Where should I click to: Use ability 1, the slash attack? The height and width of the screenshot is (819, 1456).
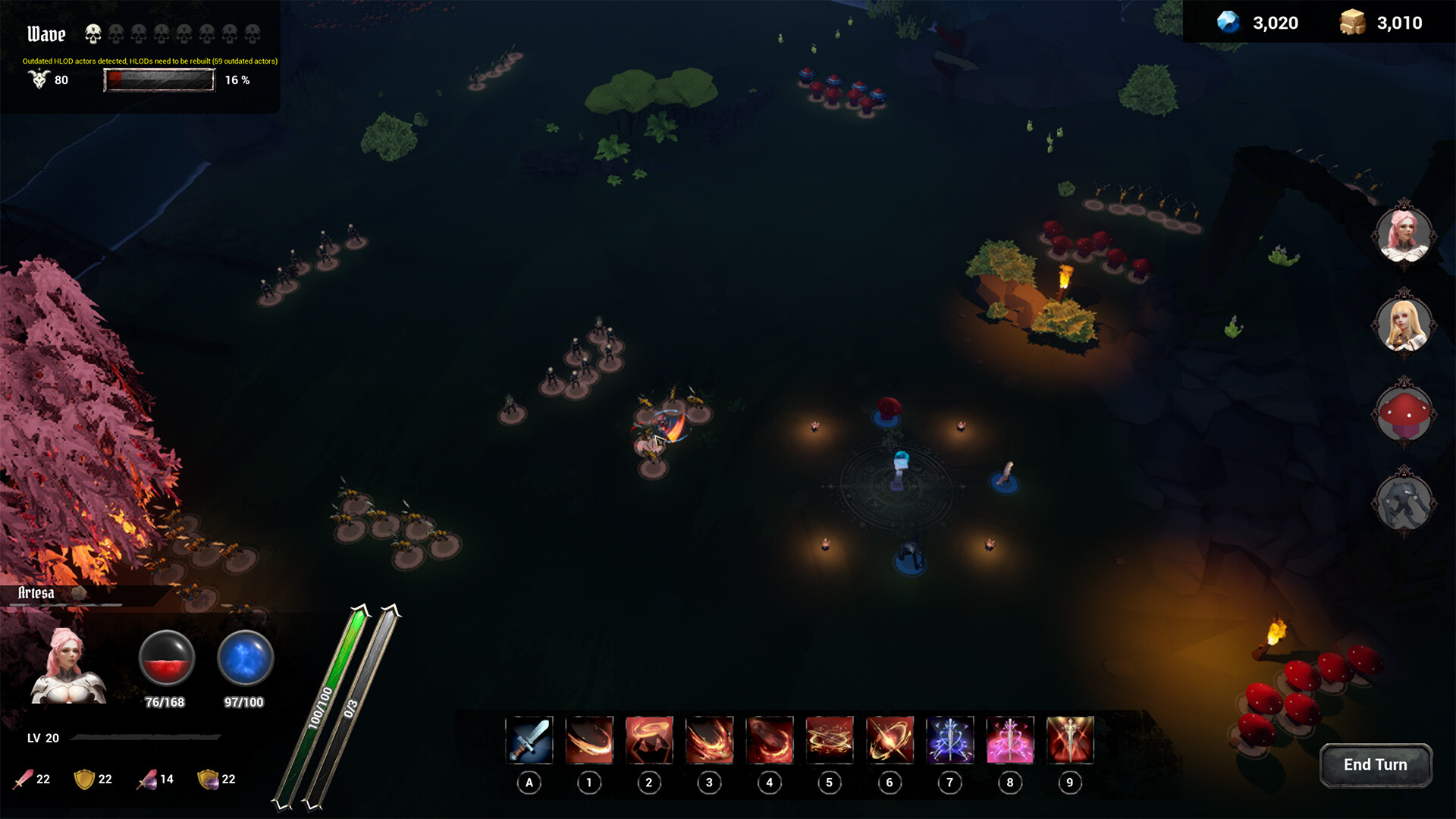[590, 740]
